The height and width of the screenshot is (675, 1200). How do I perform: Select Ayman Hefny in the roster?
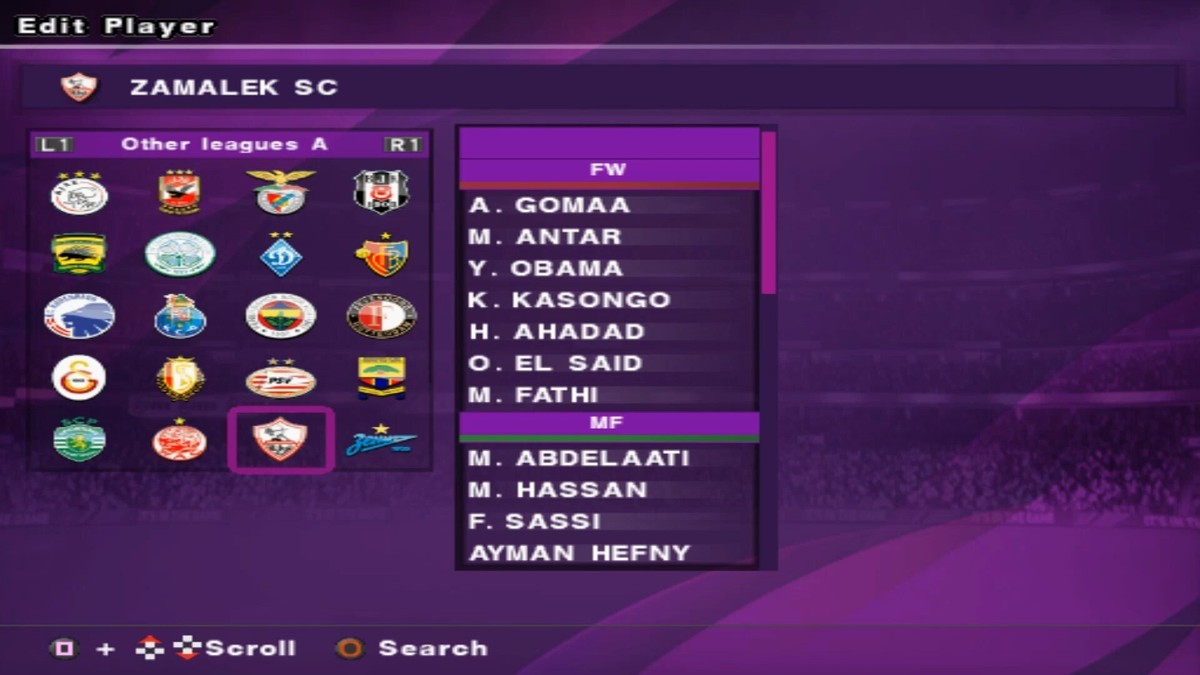pyautogui.click(x=580, y=553)
